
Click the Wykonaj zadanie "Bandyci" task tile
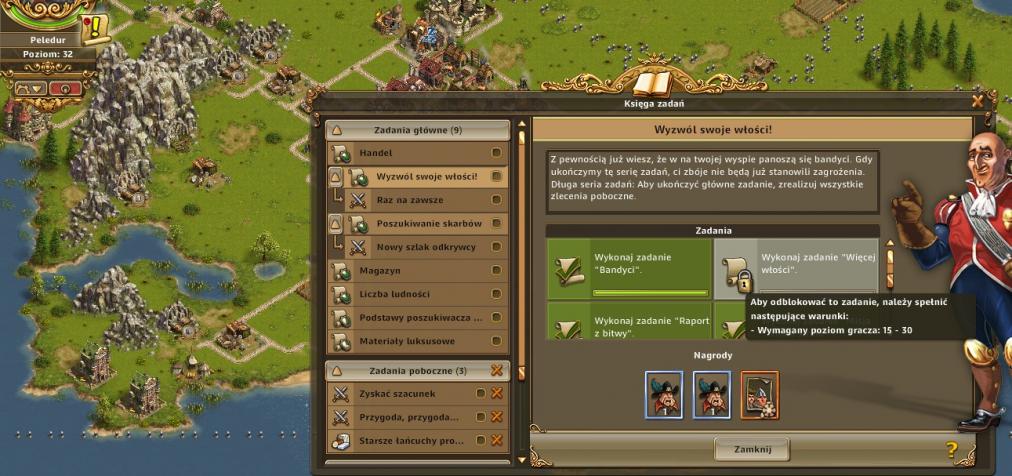[628, 270]
